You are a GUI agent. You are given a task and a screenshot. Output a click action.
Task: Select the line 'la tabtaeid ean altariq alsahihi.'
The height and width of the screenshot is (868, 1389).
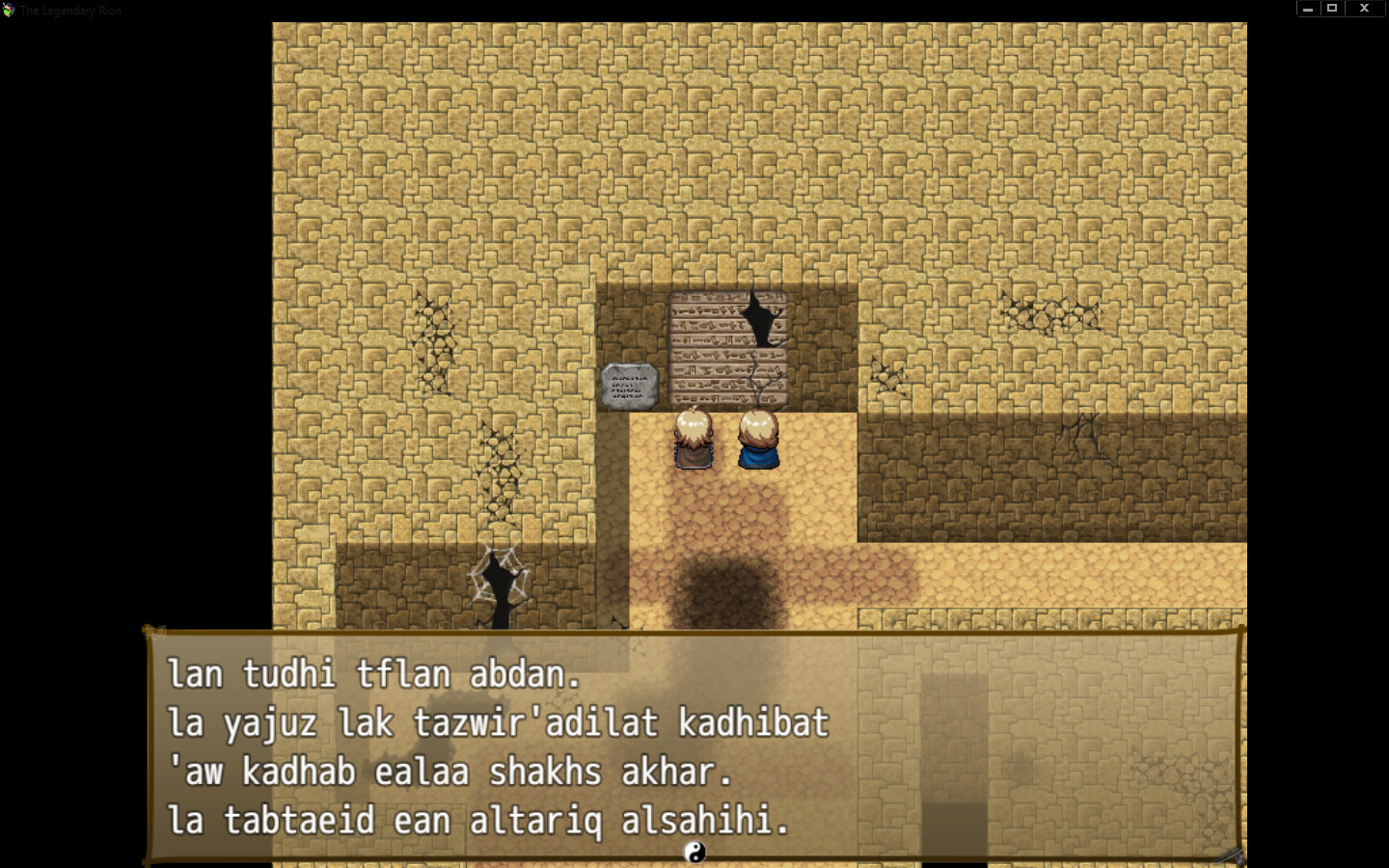[x=477, y=821]
